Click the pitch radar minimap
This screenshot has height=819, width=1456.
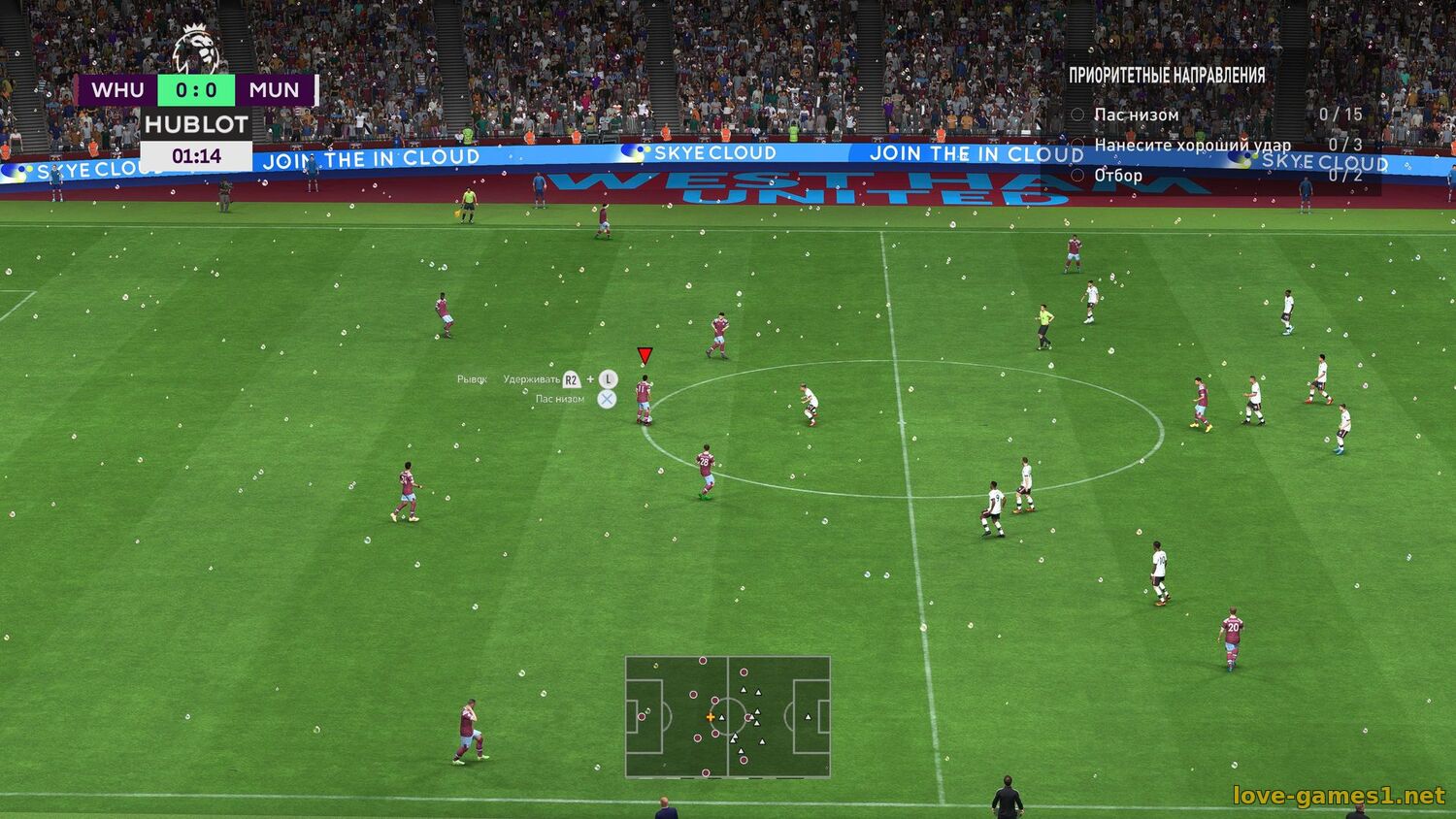click(x=727, y=716)
